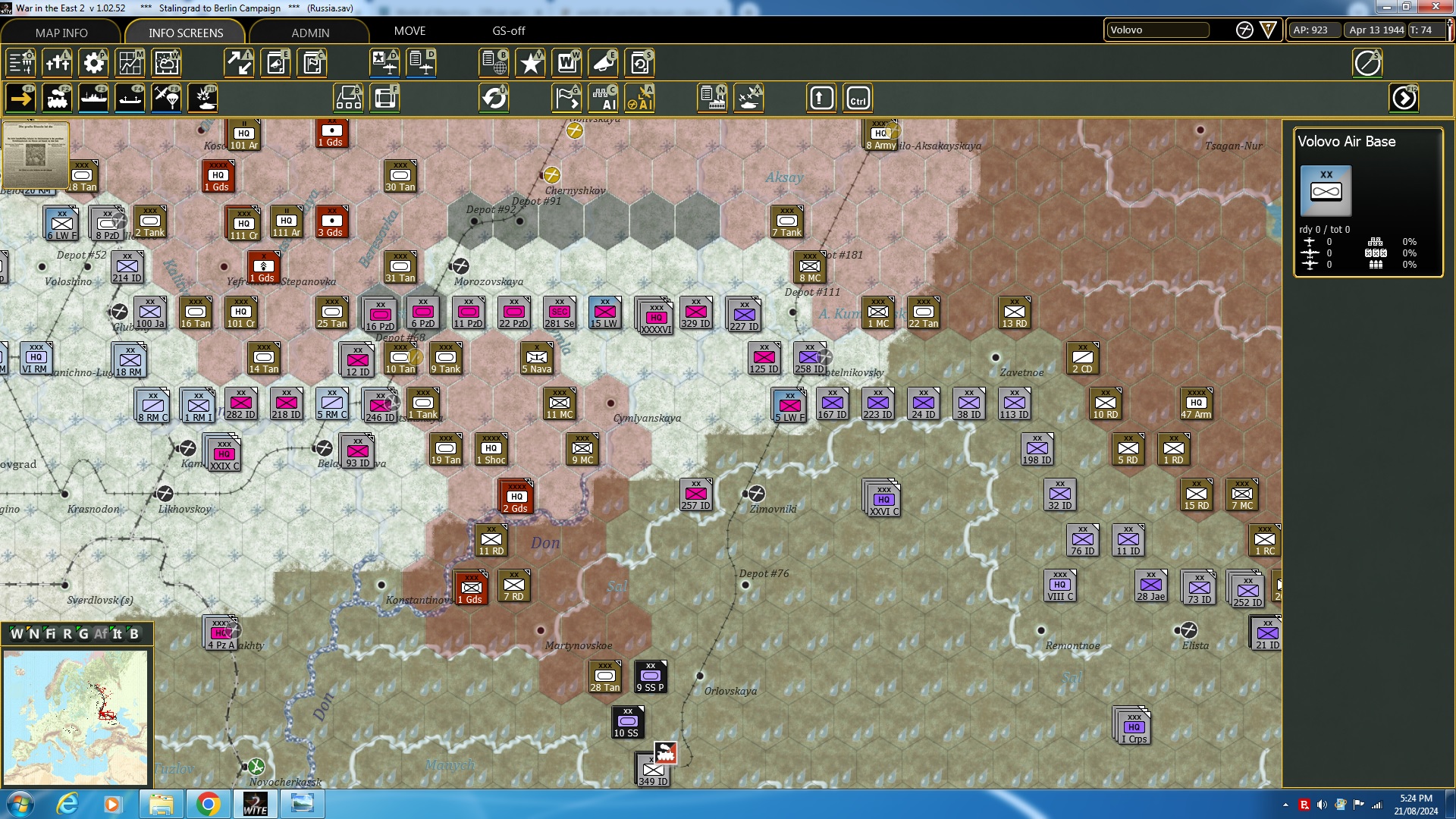This screenshot has height=819, width=1456.
Task: Select the air drop parachute mode icon
Action: pos(166,98)
